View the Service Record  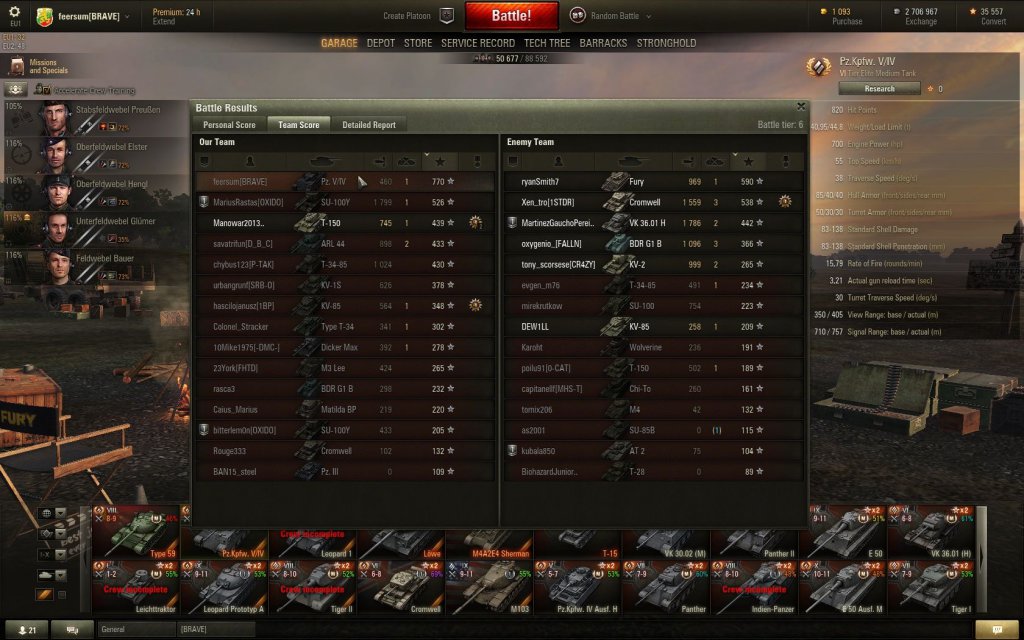[478, 43]
